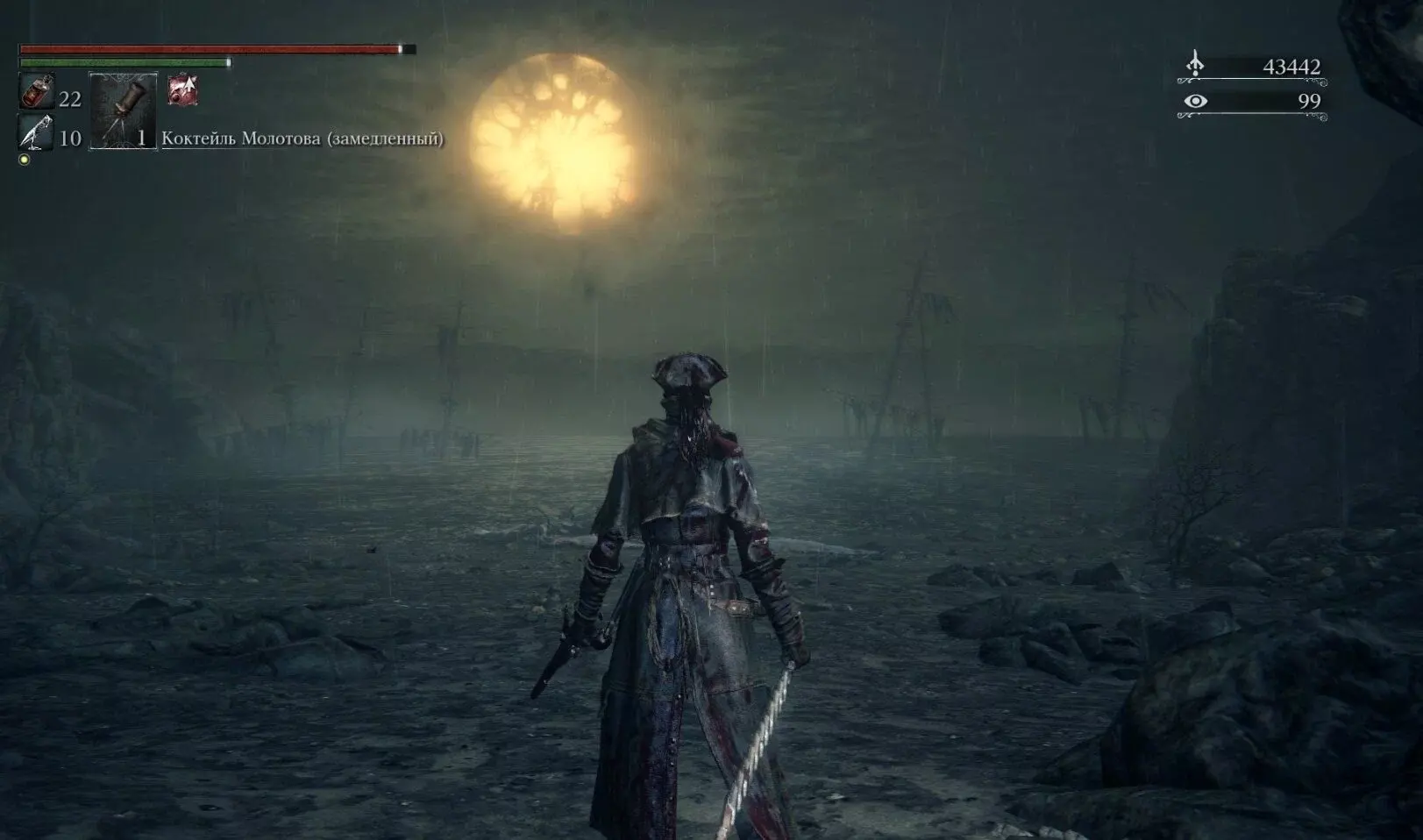The width and height of the screenshot is (1423, 840).
Task: Select the delayed Molotov cocktail item slot
Action: tap(124, 111)
